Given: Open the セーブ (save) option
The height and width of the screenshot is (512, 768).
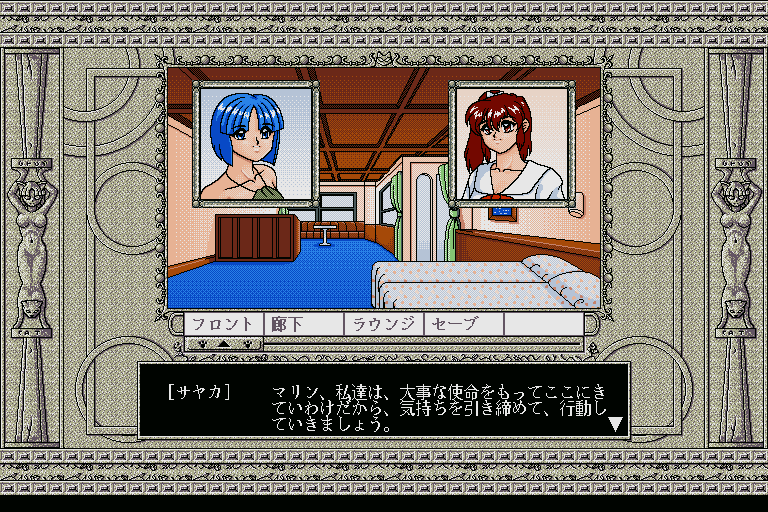Looking at the screenshot, I should 463,324.
